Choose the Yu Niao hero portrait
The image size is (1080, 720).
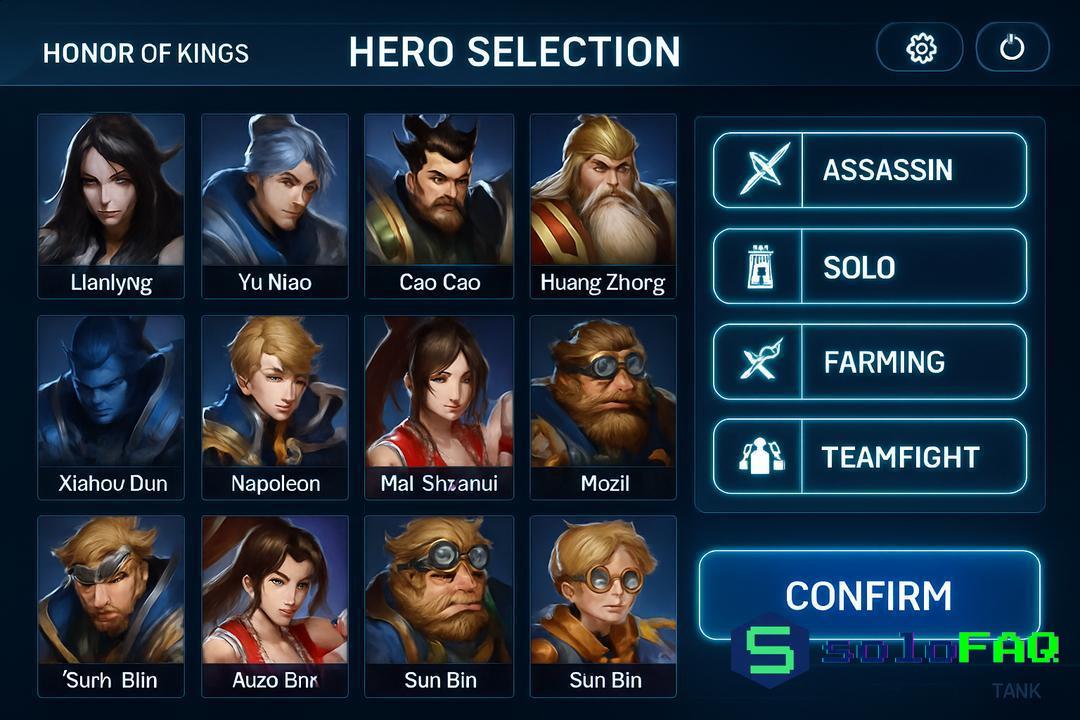pyautogui.click(x=275, y=205)
